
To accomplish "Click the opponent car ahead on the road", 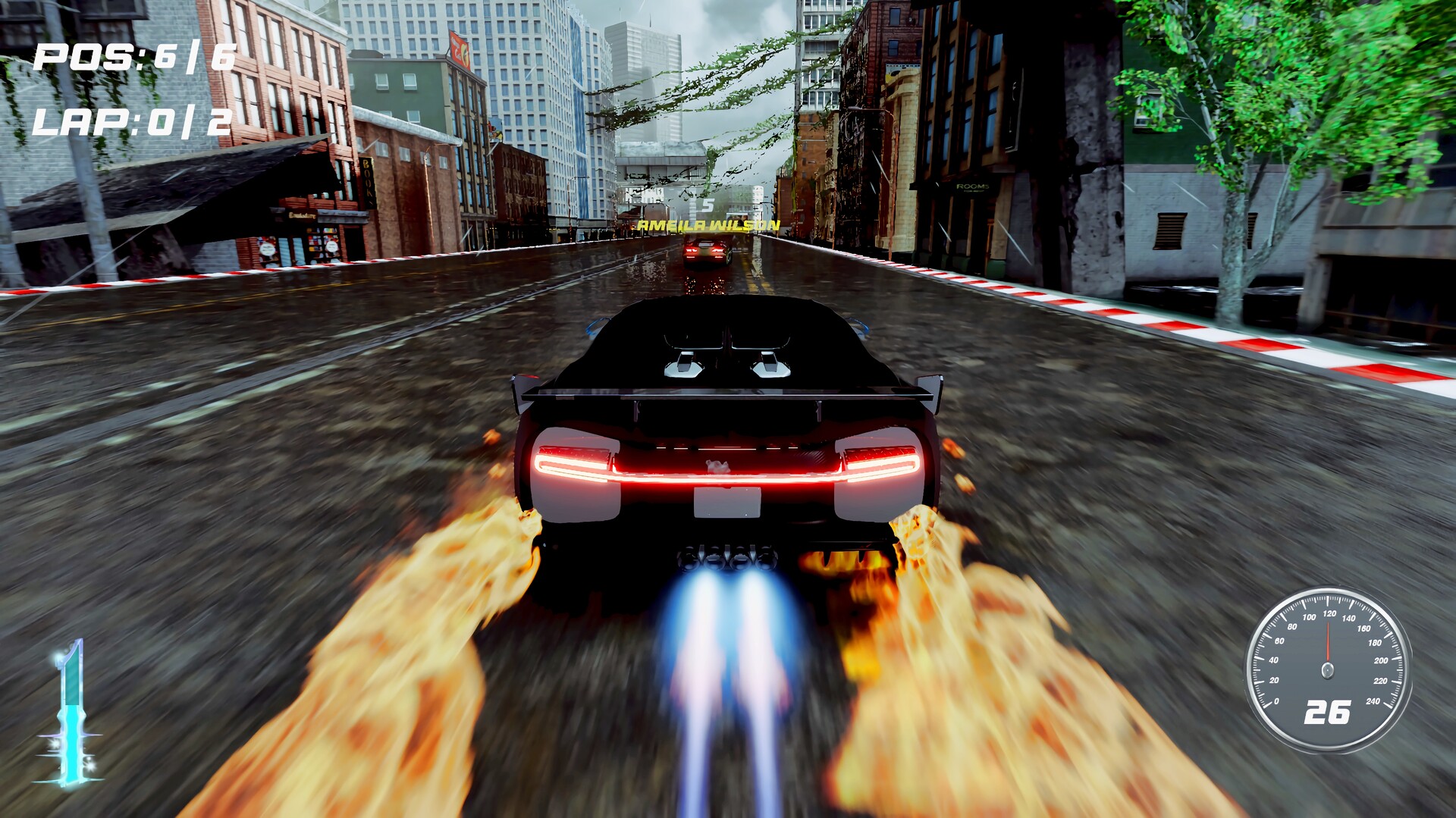I will click(x=705, y=250).
